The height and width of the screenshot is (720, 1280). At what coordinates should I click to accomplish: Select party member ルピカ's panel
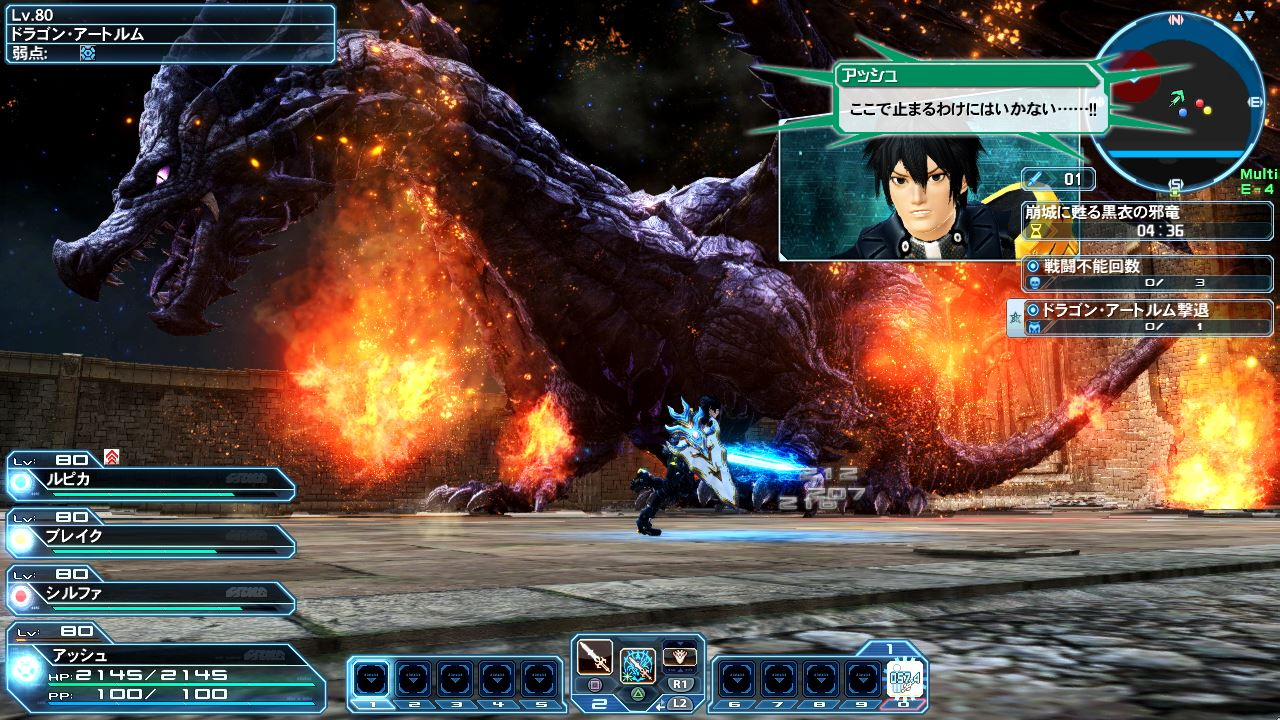click(x=150, y=479)
